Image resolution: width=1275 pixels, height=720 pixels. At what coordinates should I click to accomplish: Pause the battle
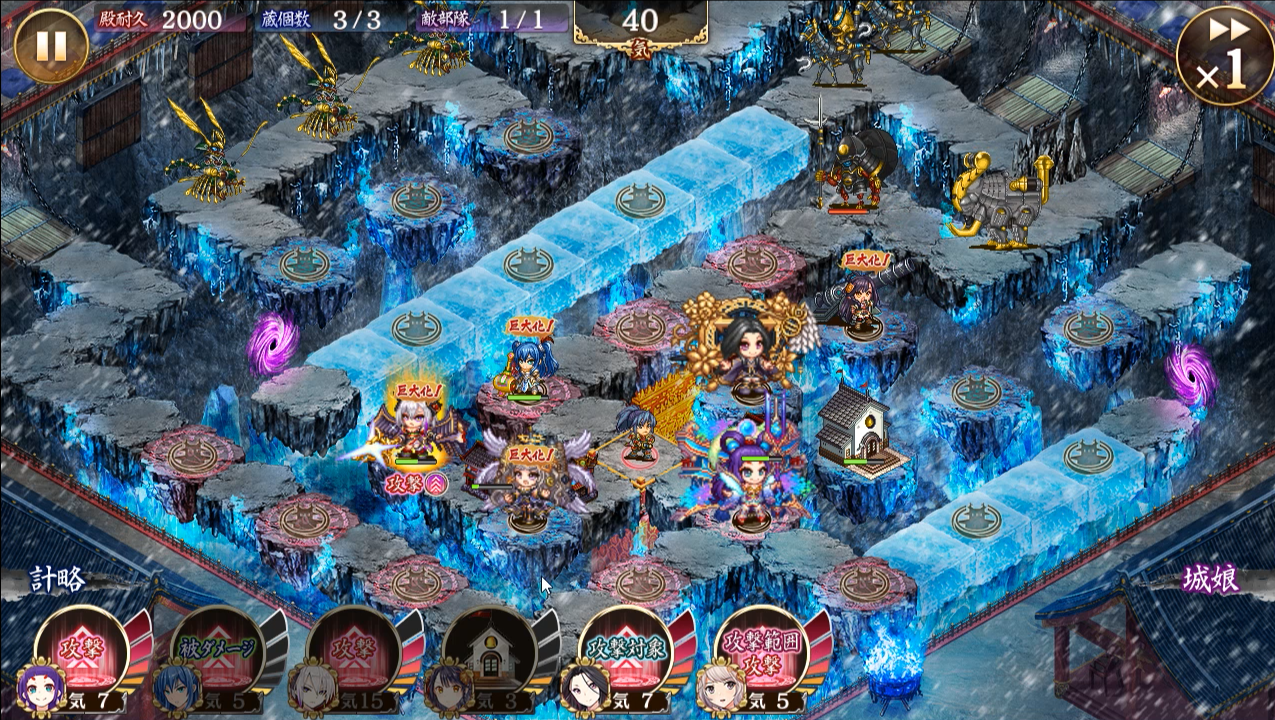(x=51, y=46)
